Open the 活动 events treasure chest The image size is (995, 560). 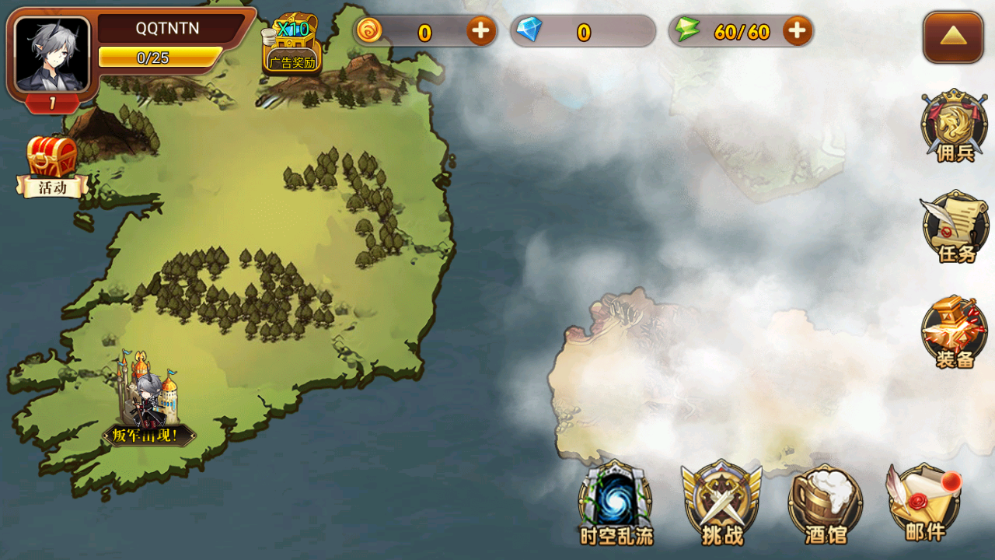(x=52, y=167)
